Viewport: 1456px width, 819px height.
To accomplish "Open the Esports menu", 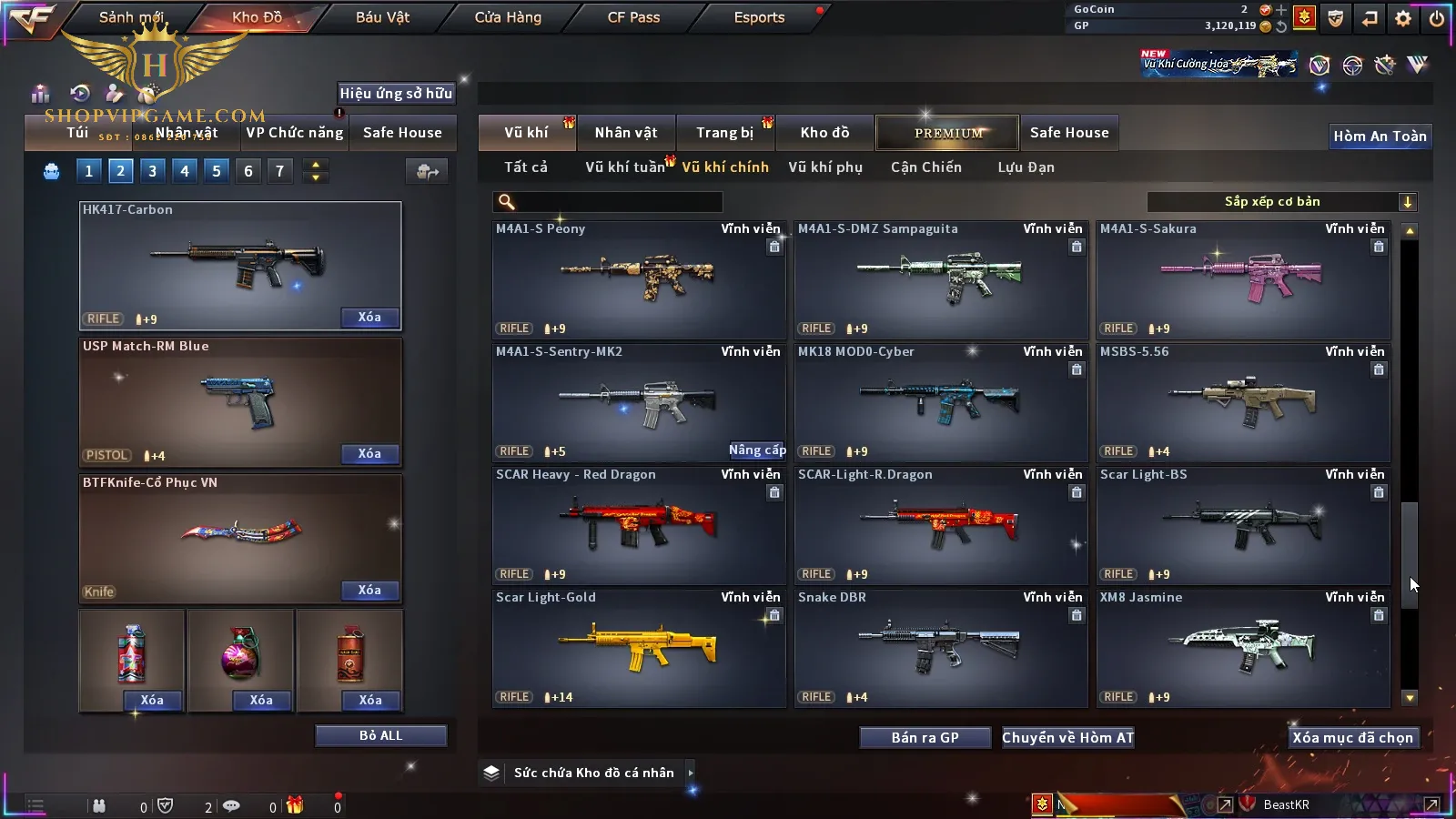I will click(759, 17).
